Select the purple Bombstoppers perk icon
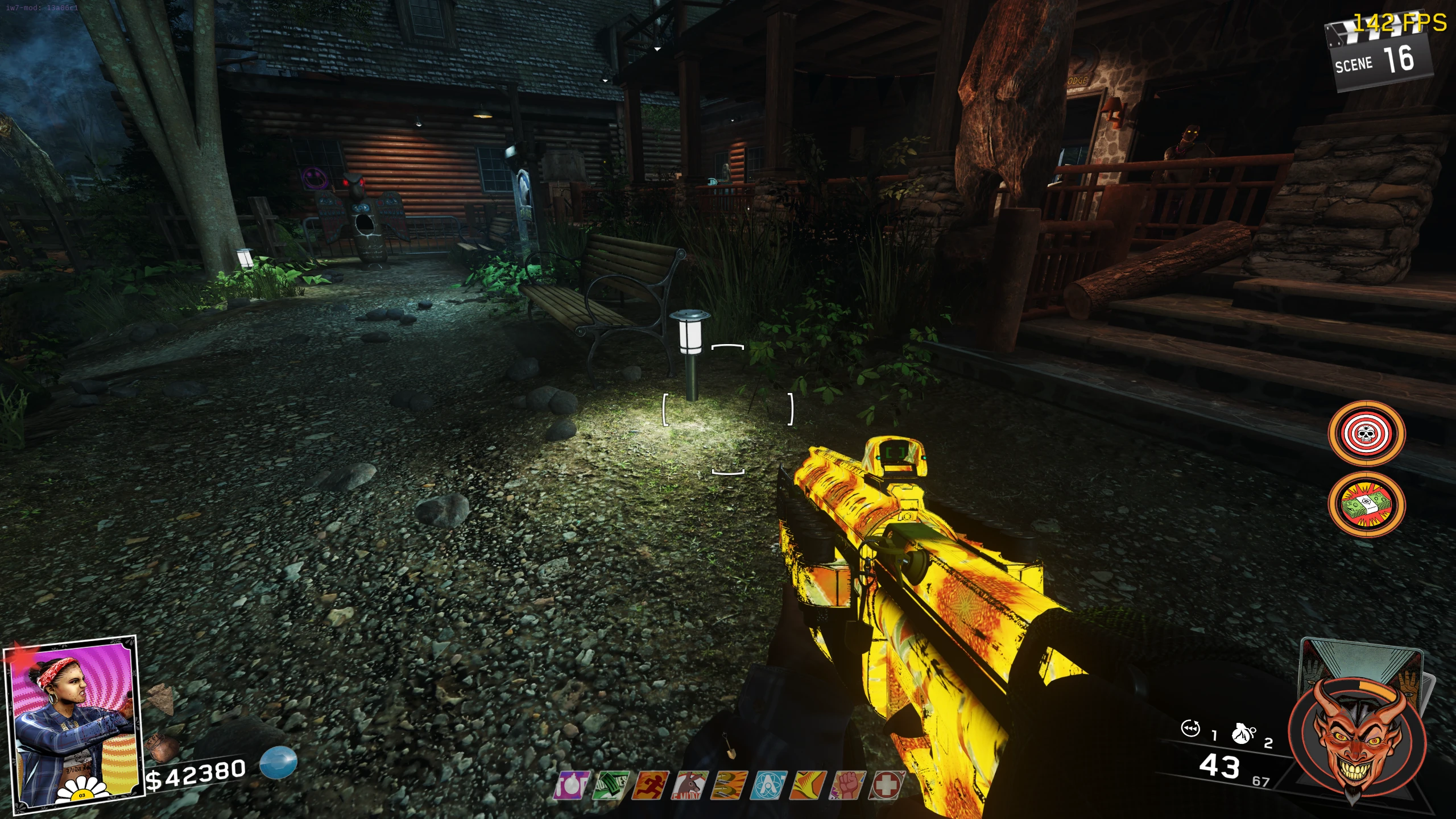The image size is (1456, 819). pyautogui.click(x=571, y=785)
